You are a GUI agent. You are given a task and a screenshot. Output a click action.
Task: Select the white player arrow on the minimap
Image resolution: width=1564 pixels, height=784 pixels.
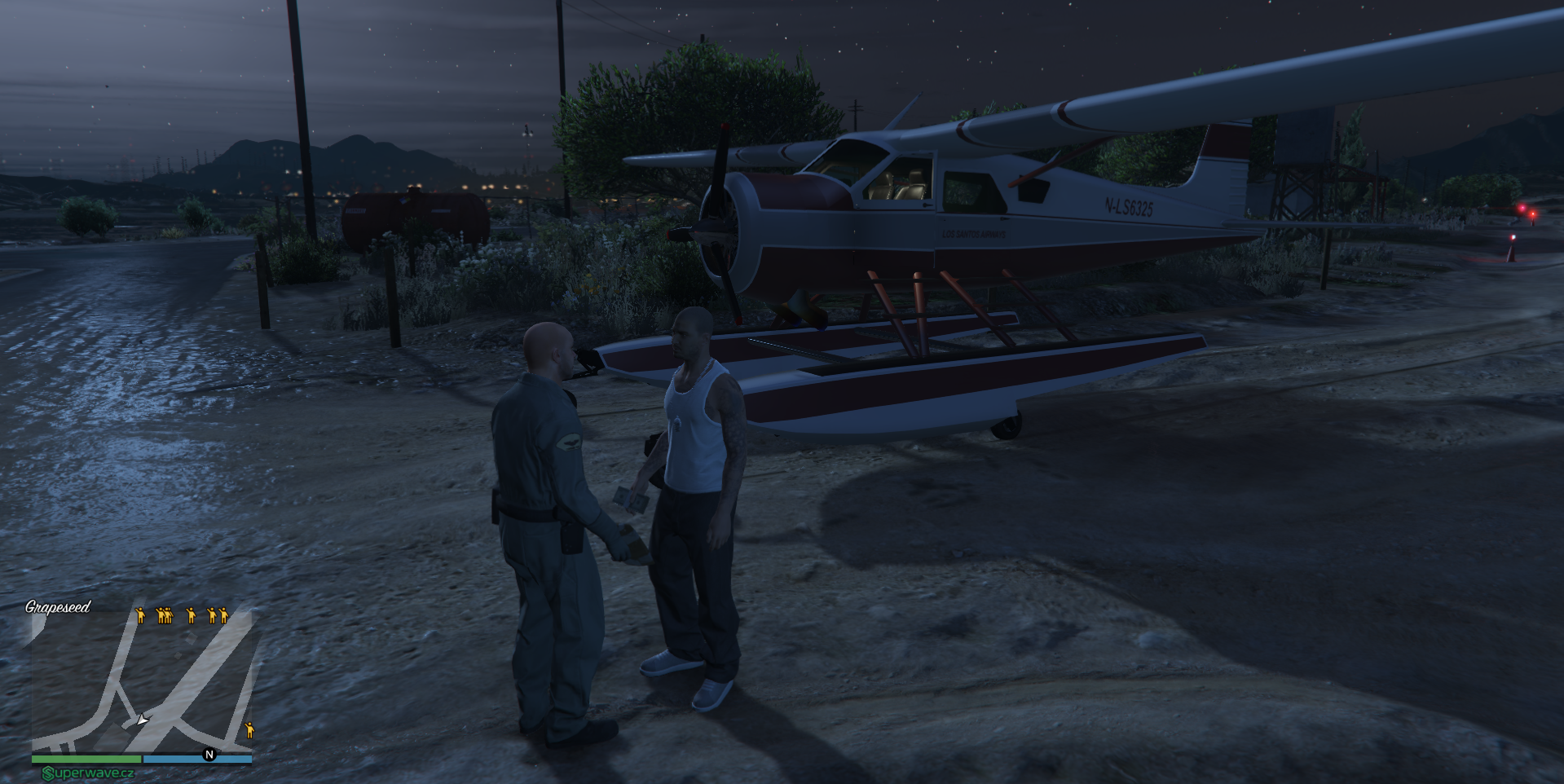click(143, 720)
